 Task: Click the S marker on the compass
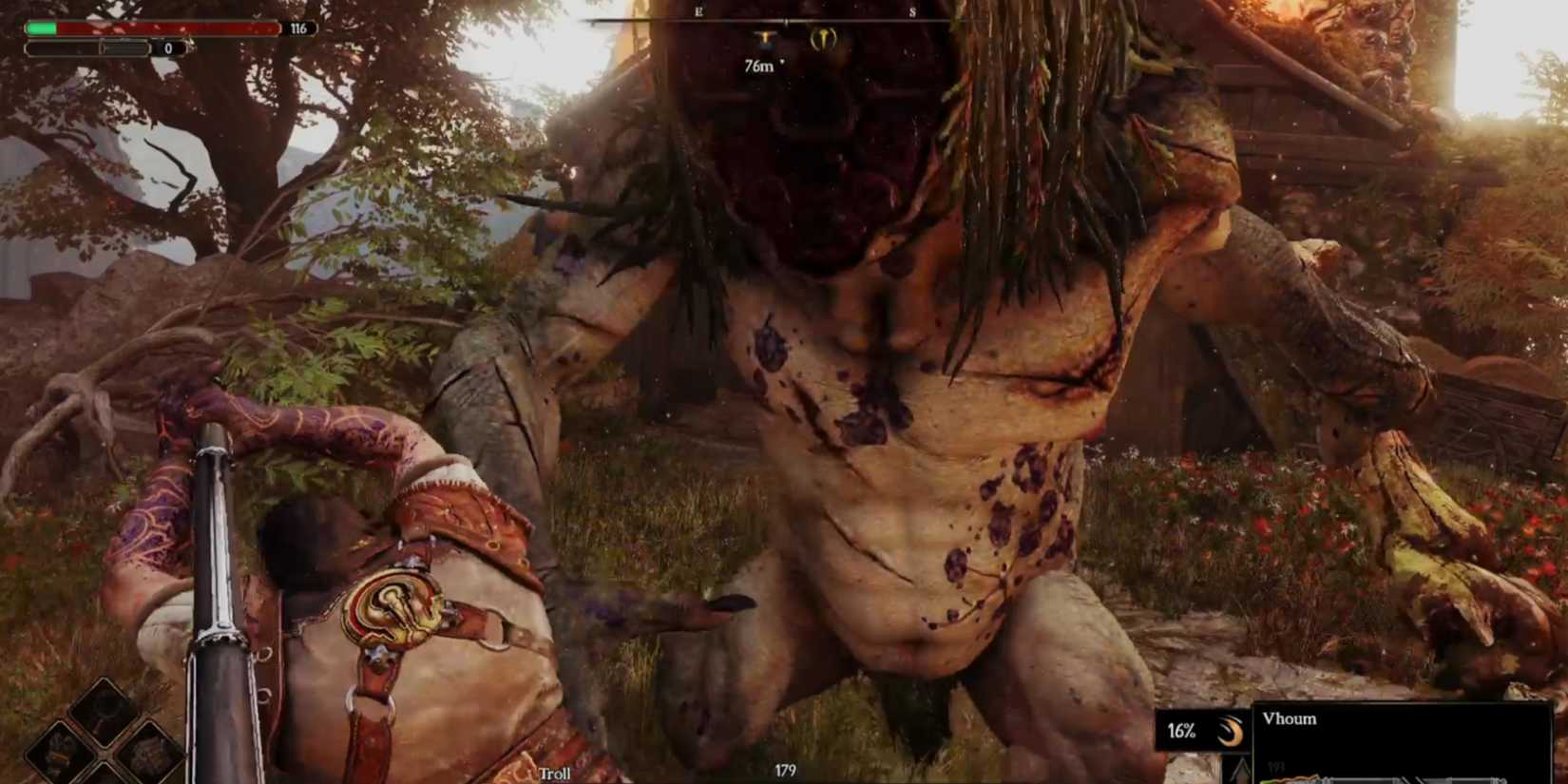(x=912, y=11)
